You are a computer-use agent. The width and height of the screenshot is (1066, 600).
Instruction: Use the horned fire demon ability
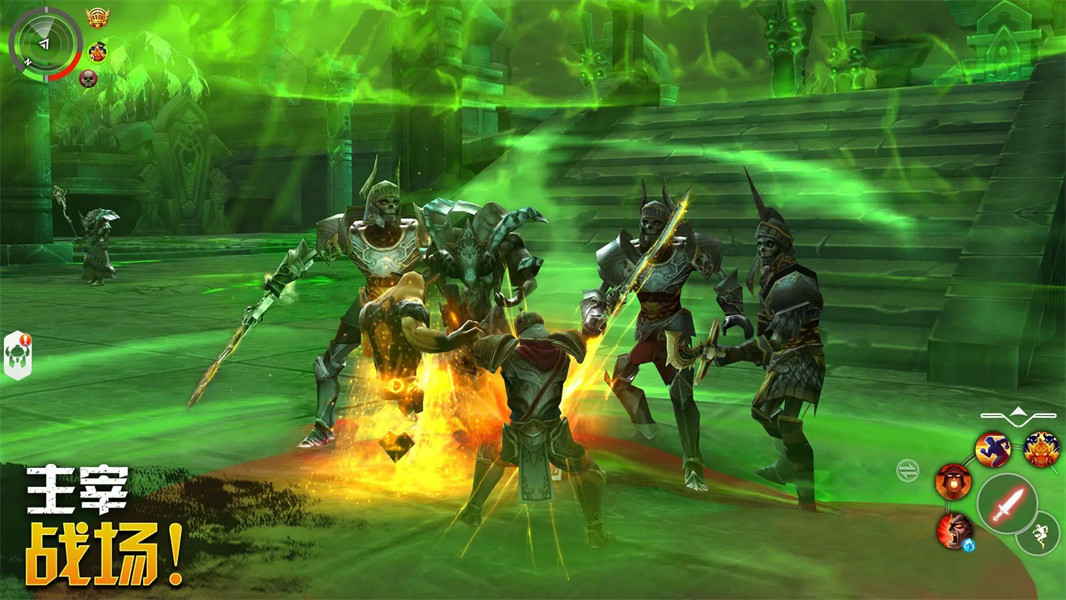(1041, 449)
